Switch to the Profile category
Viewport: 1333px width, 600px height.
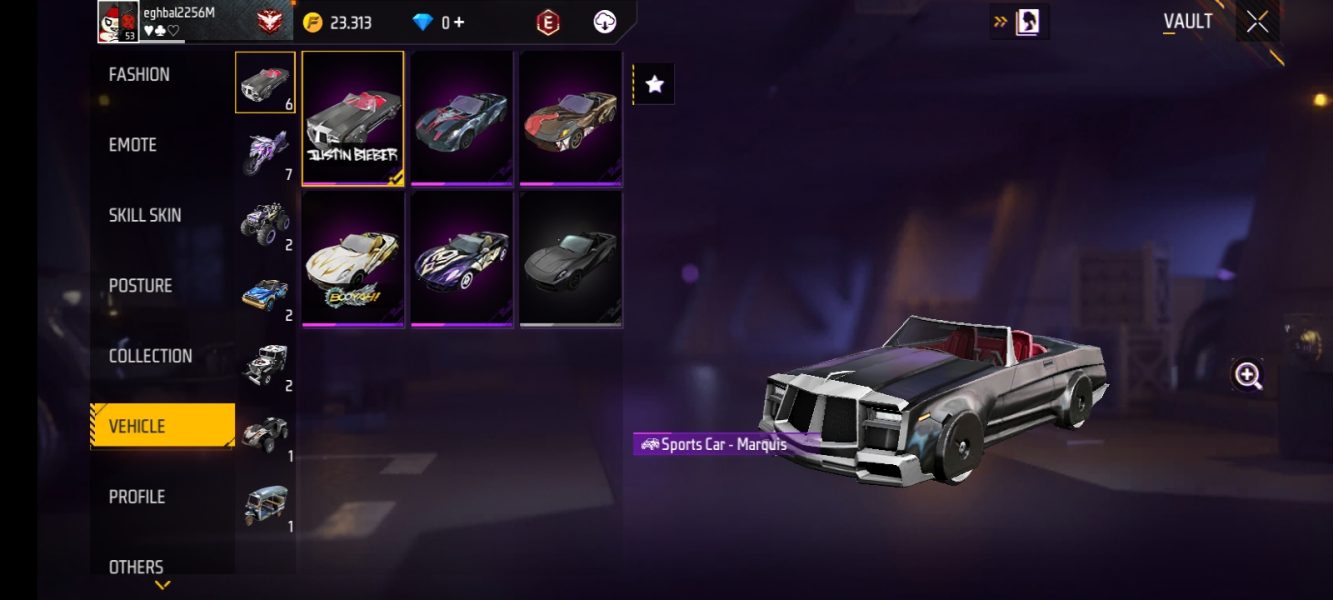(137, 497)
